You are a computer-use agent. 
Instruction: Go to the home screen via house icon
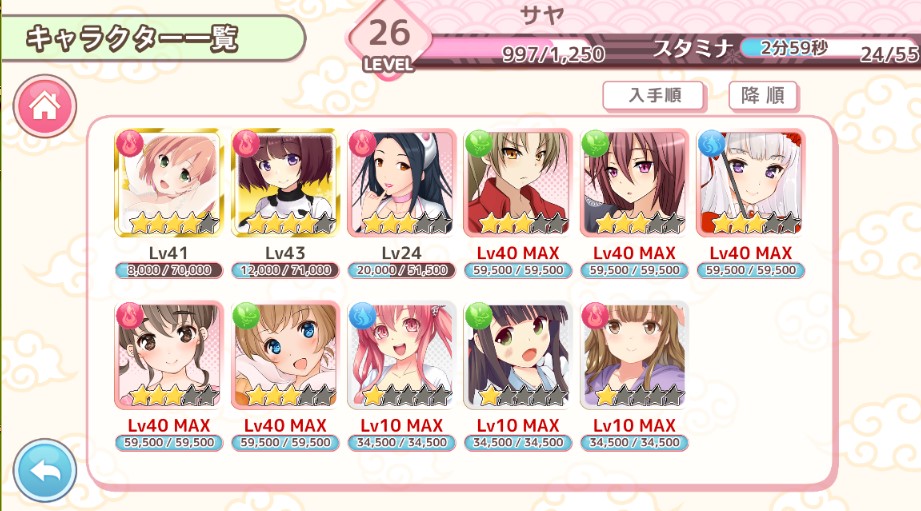44,108
